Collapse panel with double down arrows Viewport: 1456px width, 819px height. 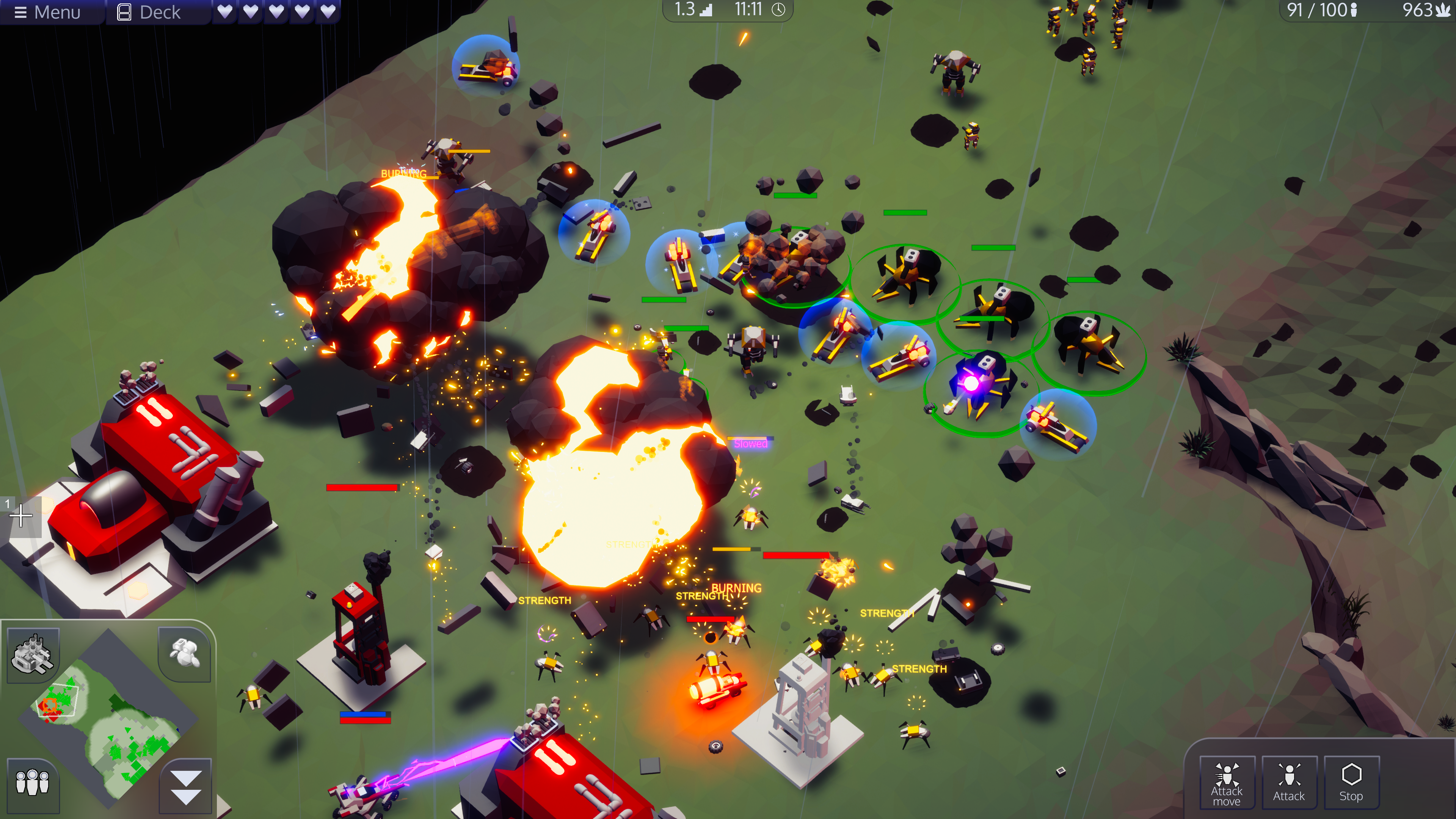pos(185,786)
